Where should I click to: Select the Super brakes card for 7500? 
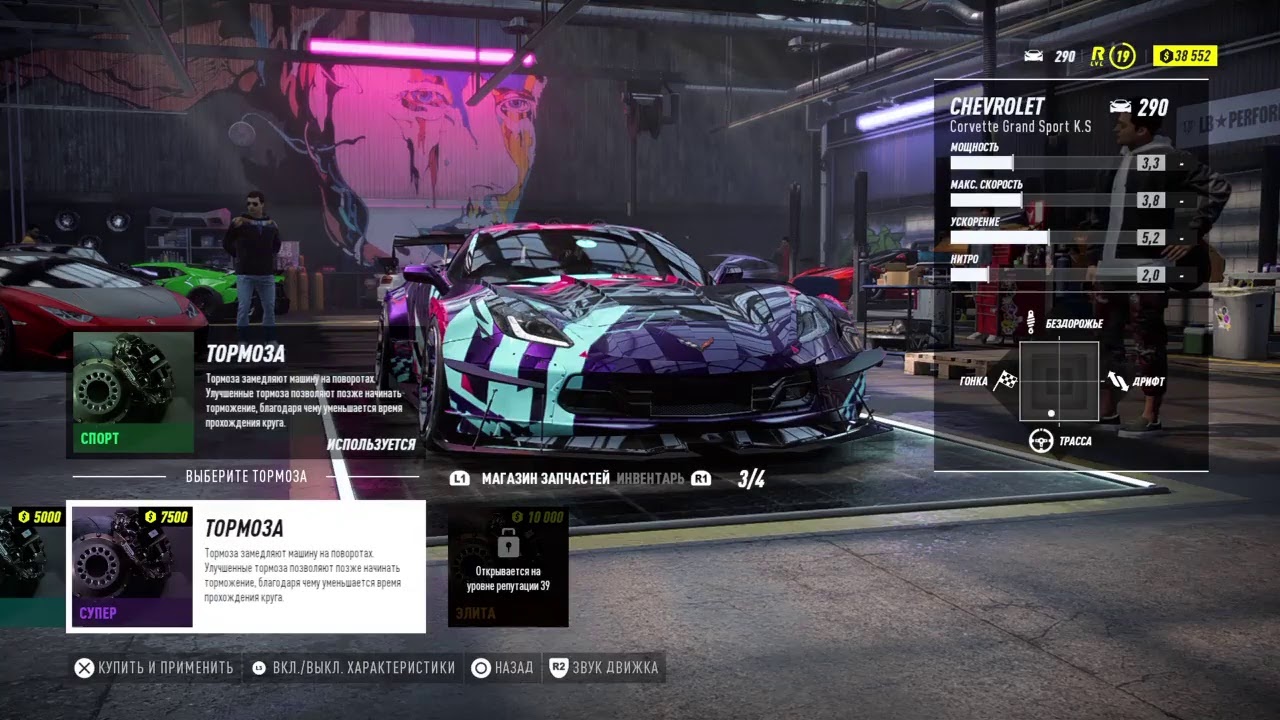click(x=246, y=566)
